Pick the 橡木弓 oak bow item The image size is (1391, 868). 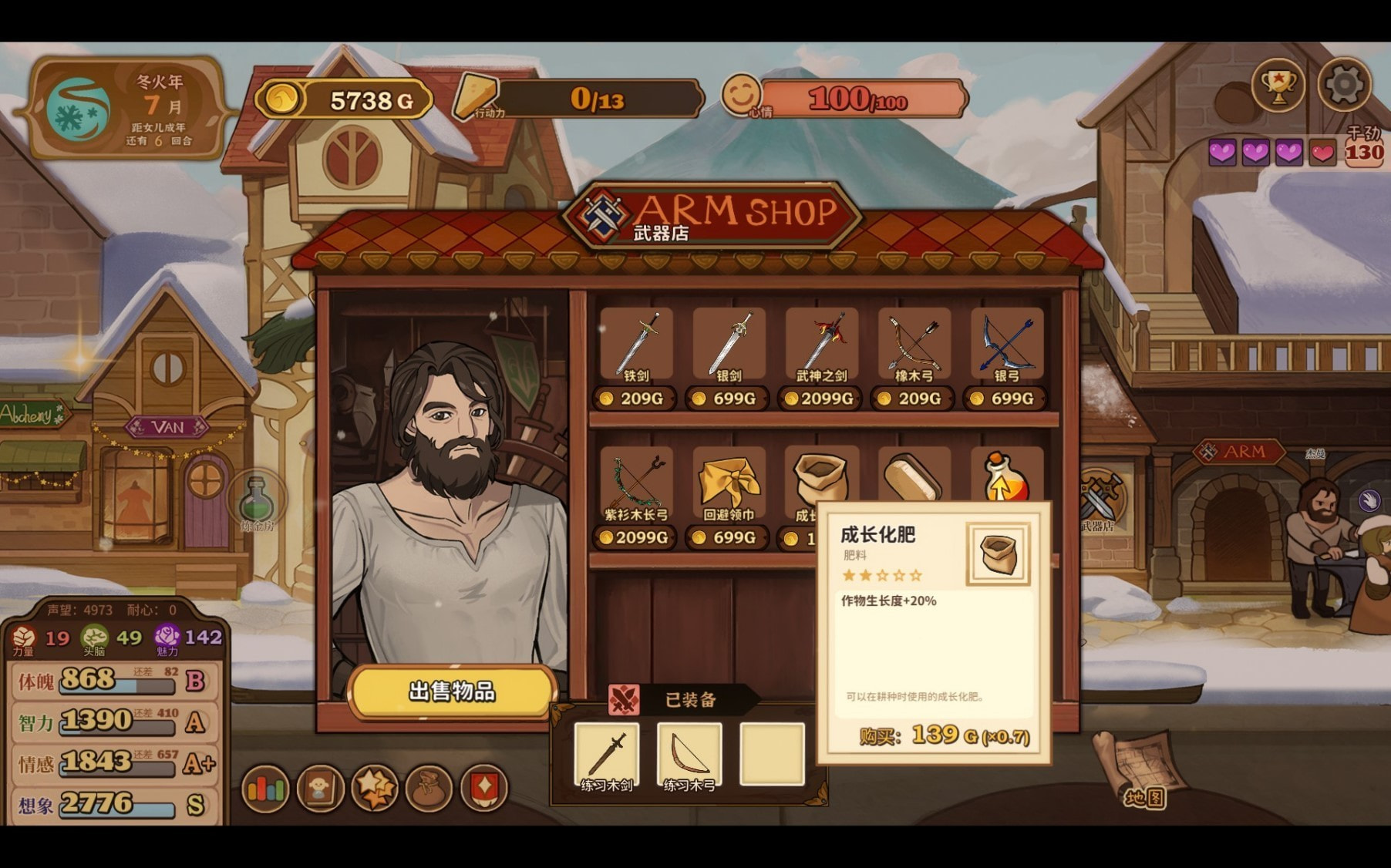pyautogui.click(x=914, y=347)
